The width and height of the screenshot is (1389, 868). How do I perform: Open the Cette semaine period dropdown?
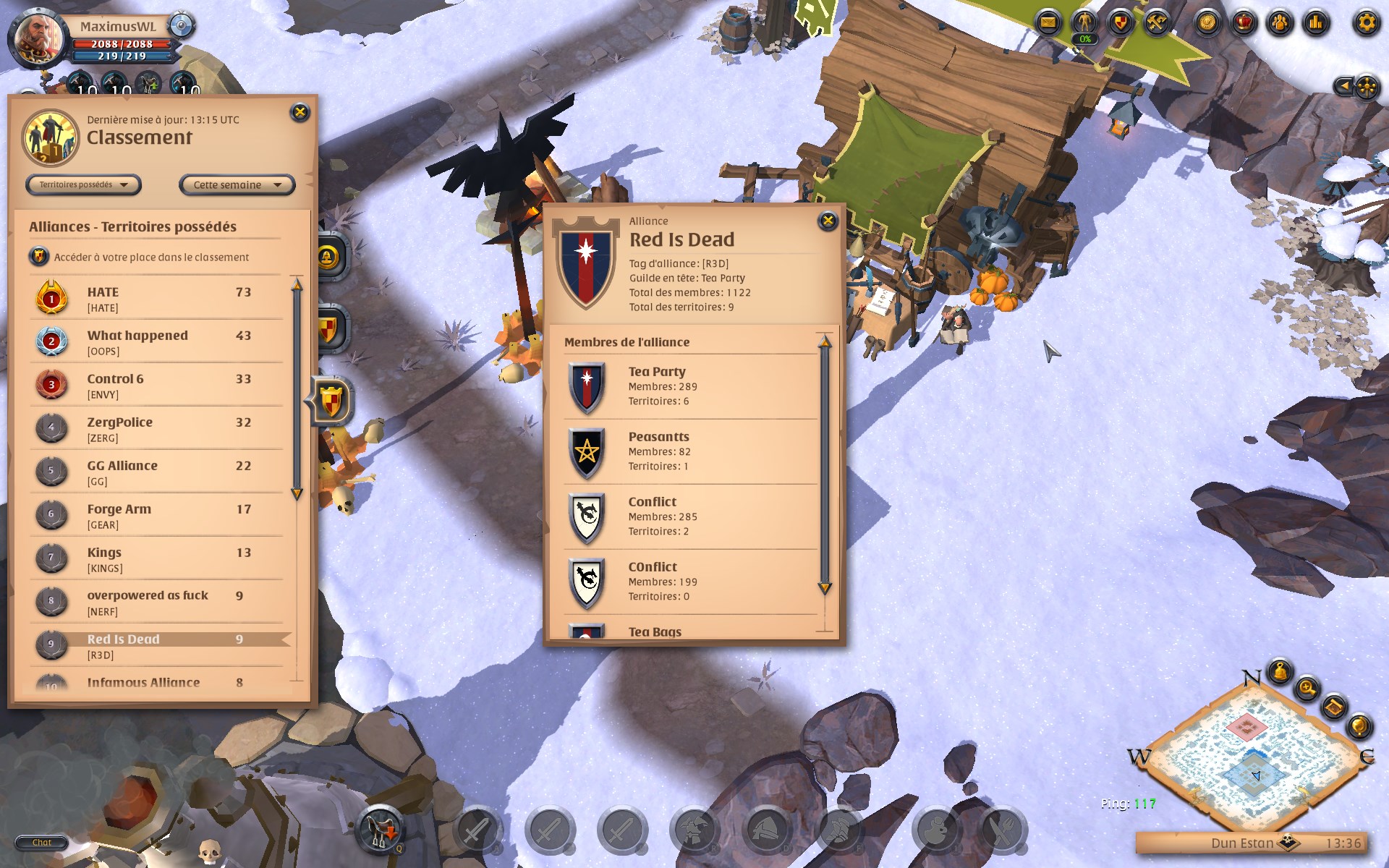pos(237,185)
